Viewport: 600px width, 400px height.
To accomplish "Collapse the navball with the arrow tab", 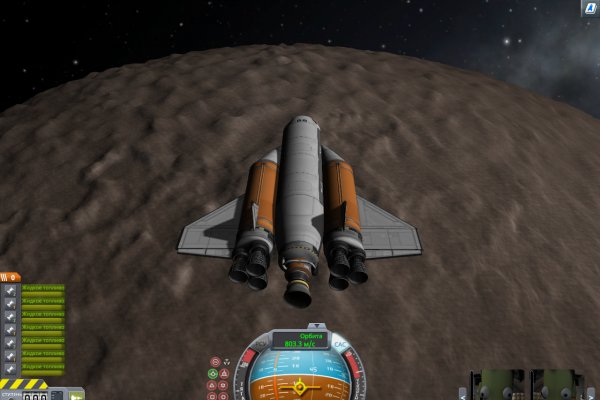I will 317,325.
